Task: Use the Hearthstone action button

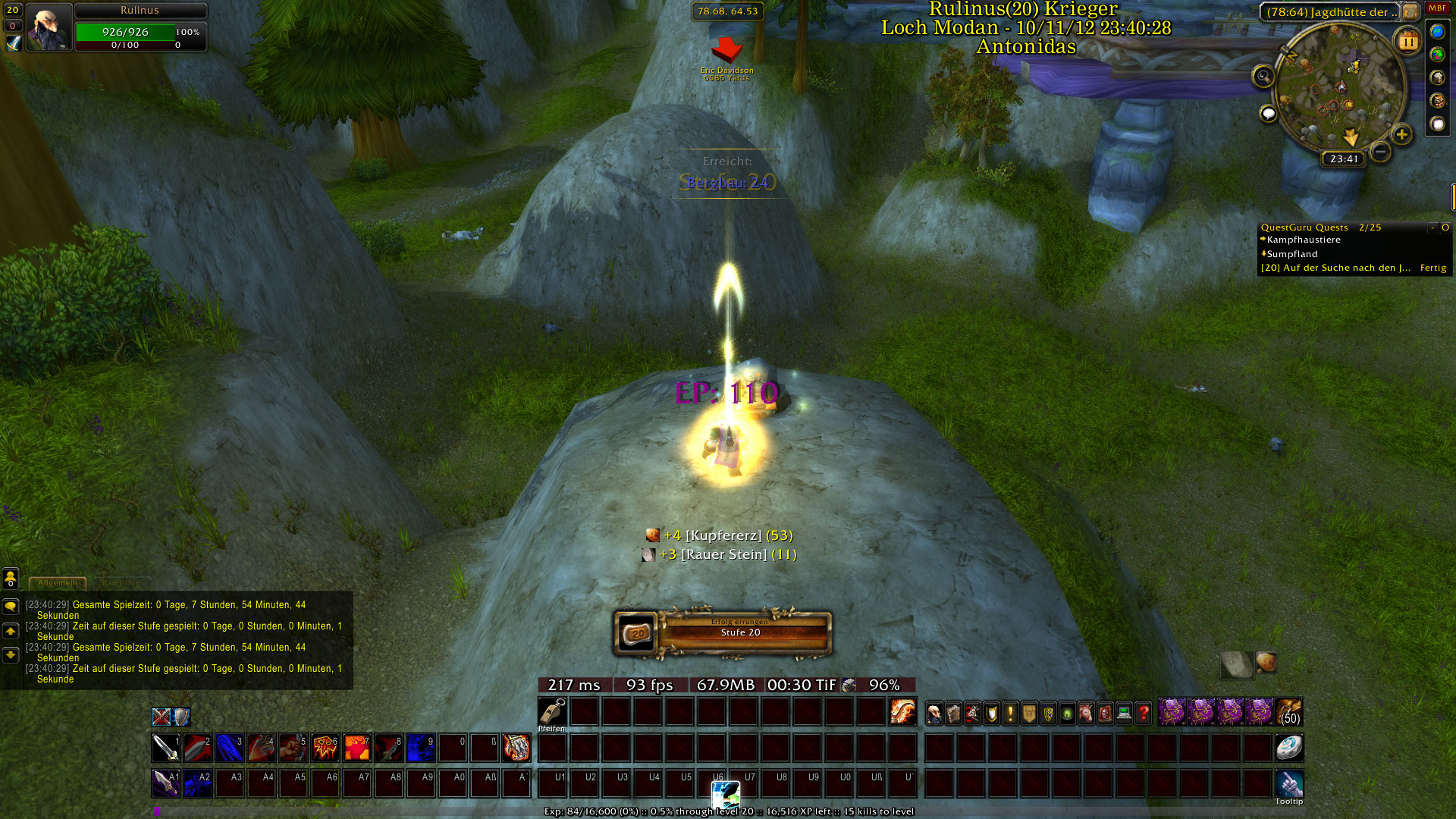Action: pos(1288,748)
